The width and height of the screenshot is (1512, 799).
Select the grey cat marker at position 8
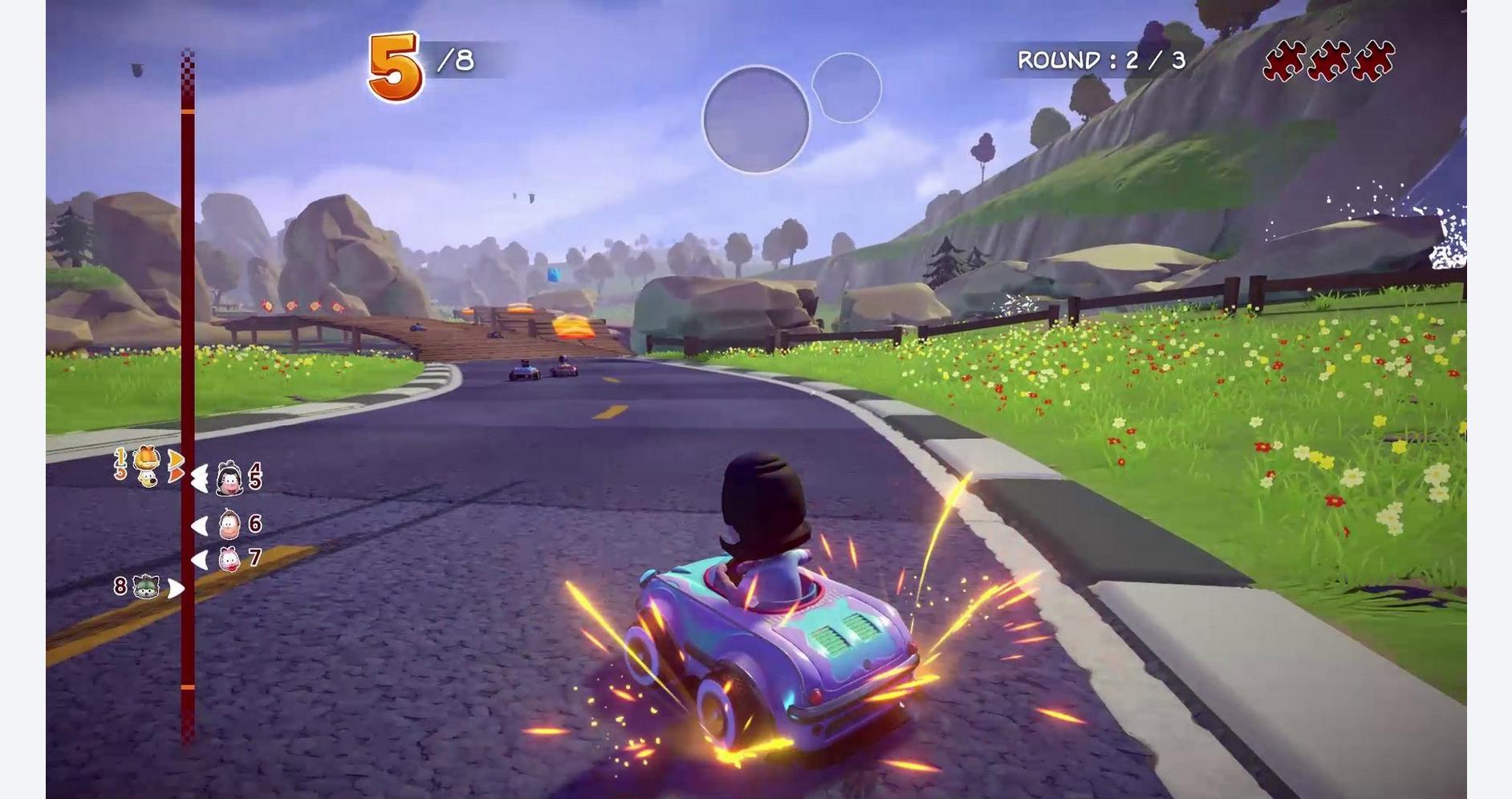tap(145, 587)
